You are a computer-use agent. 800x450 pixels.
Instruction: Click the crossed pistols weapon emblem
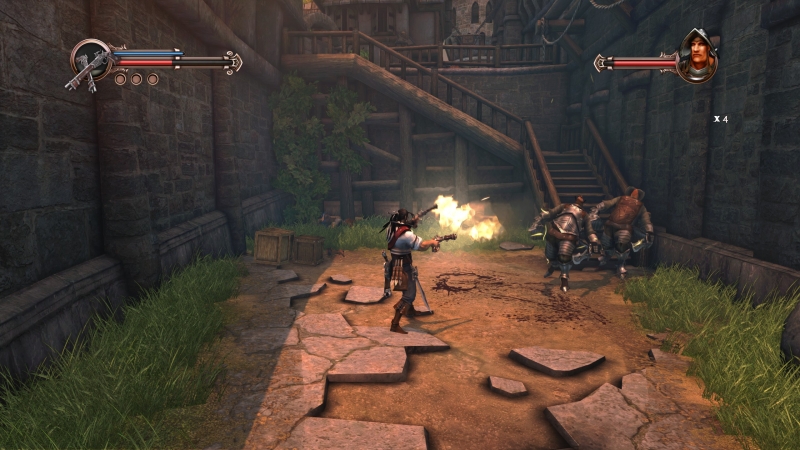pos(90,62)
